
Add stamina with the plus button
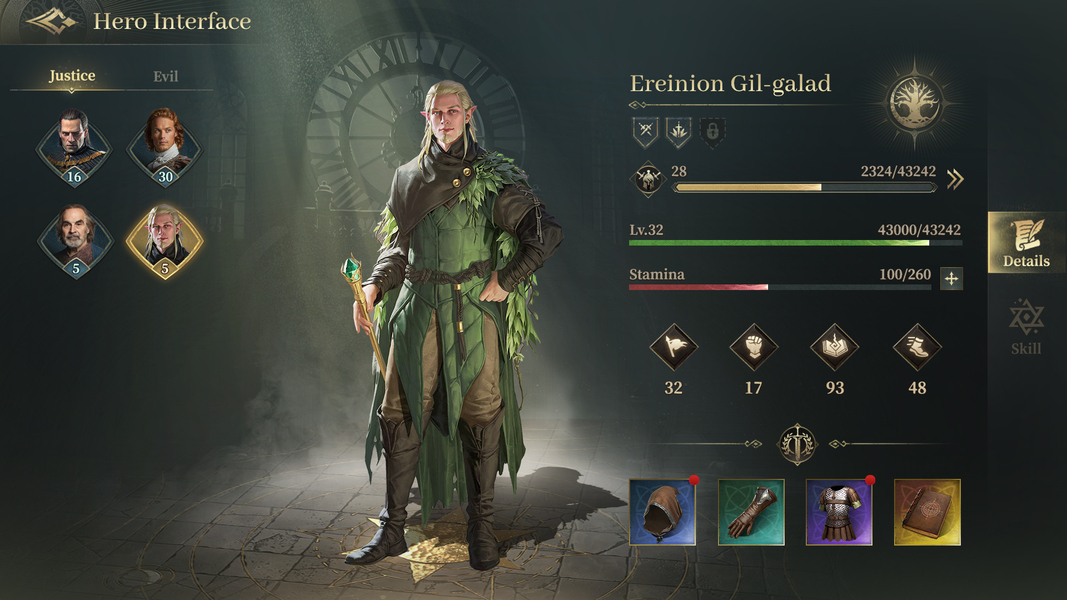tap(951, 279)
